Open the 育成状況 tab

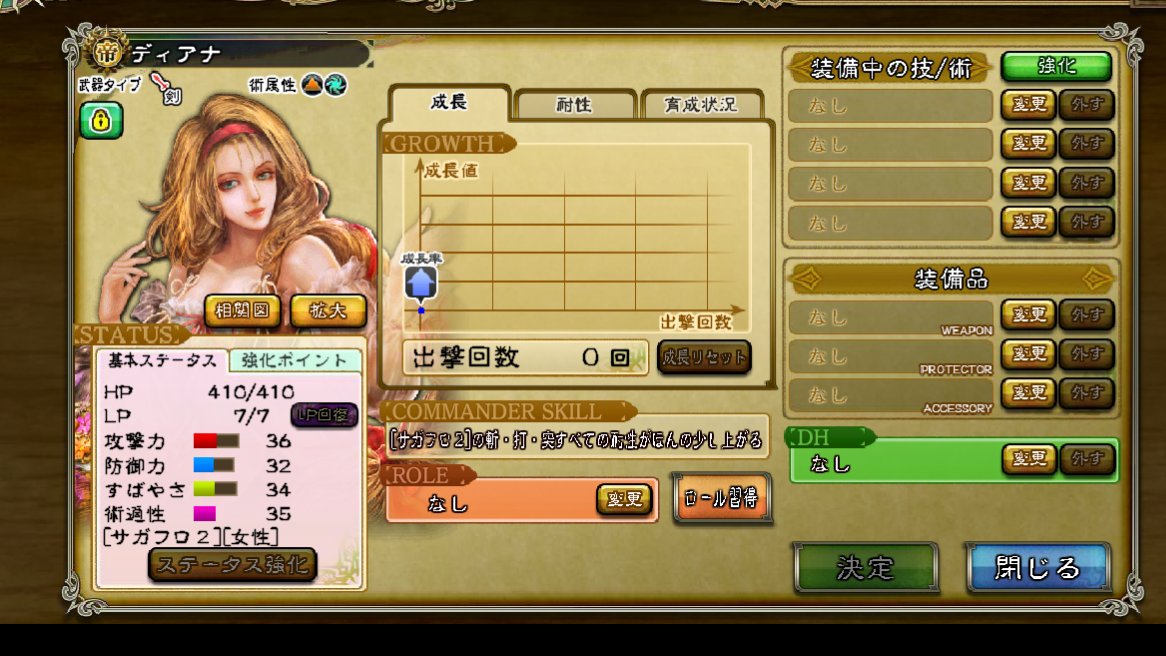coord(700,105)
